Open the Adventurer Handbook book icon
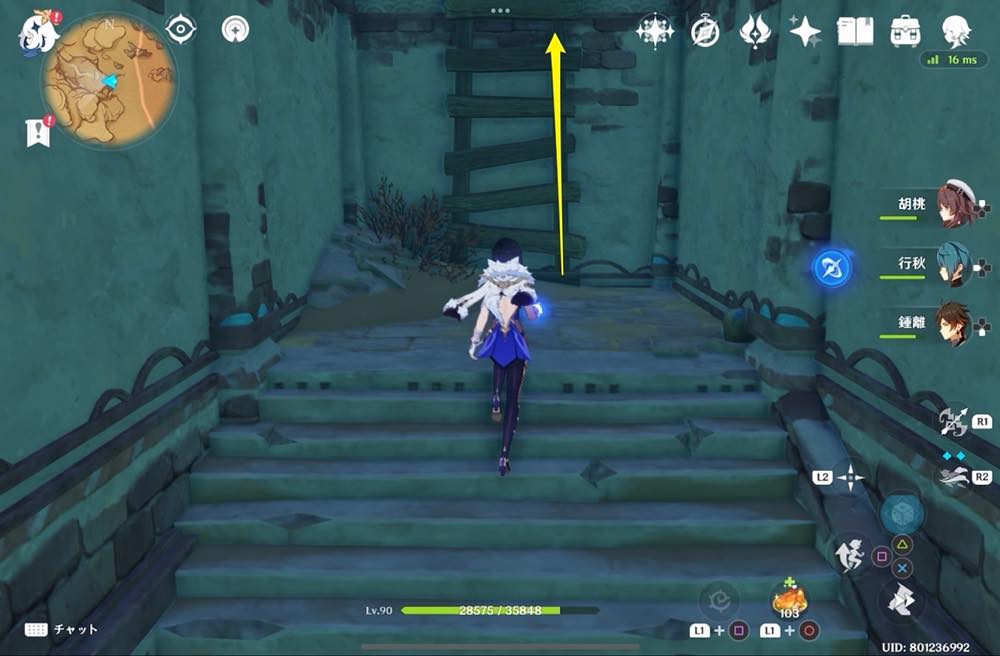 point(855,31)
